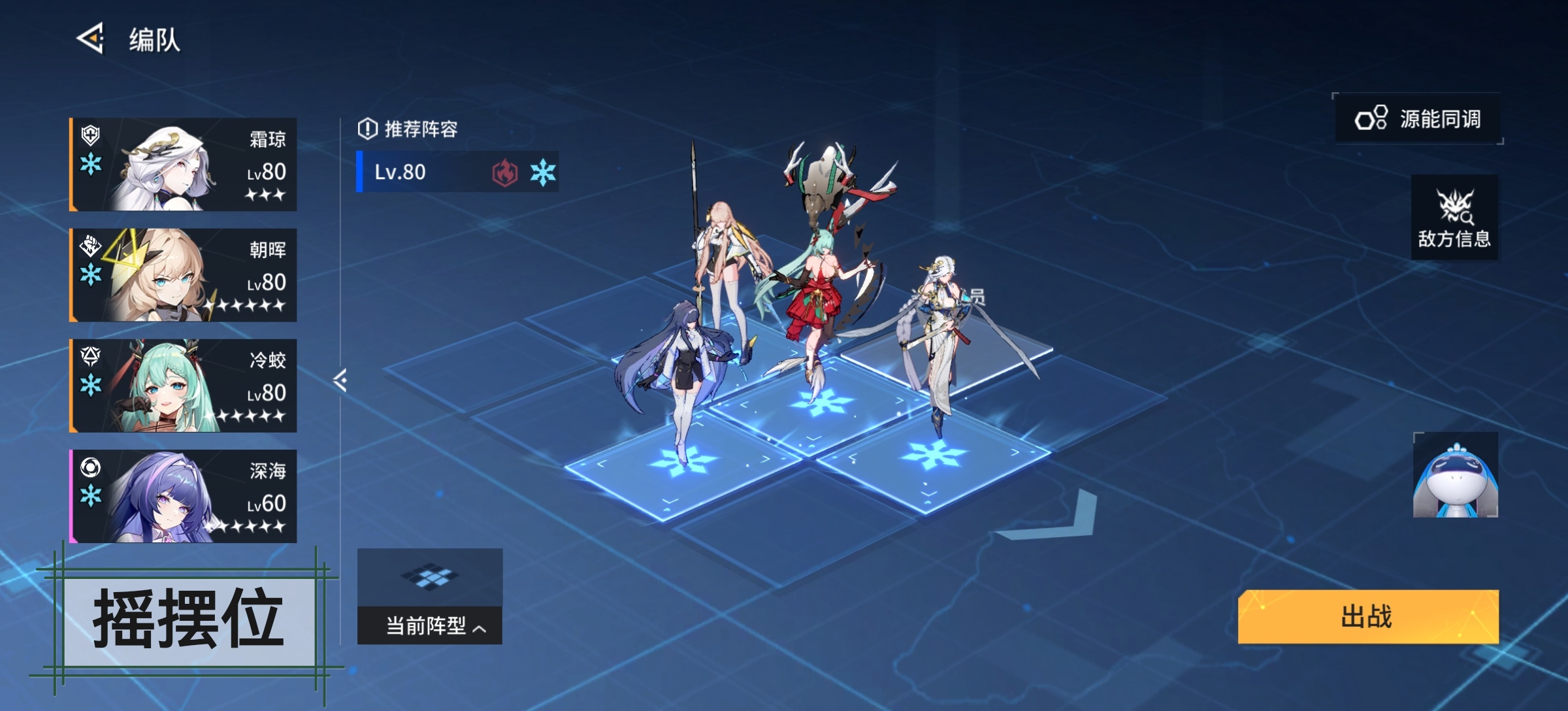The image size is (1568, 711).
Task: Open the 源能同调 feature
Action: pyautogui.click(x=1418, y=119)
